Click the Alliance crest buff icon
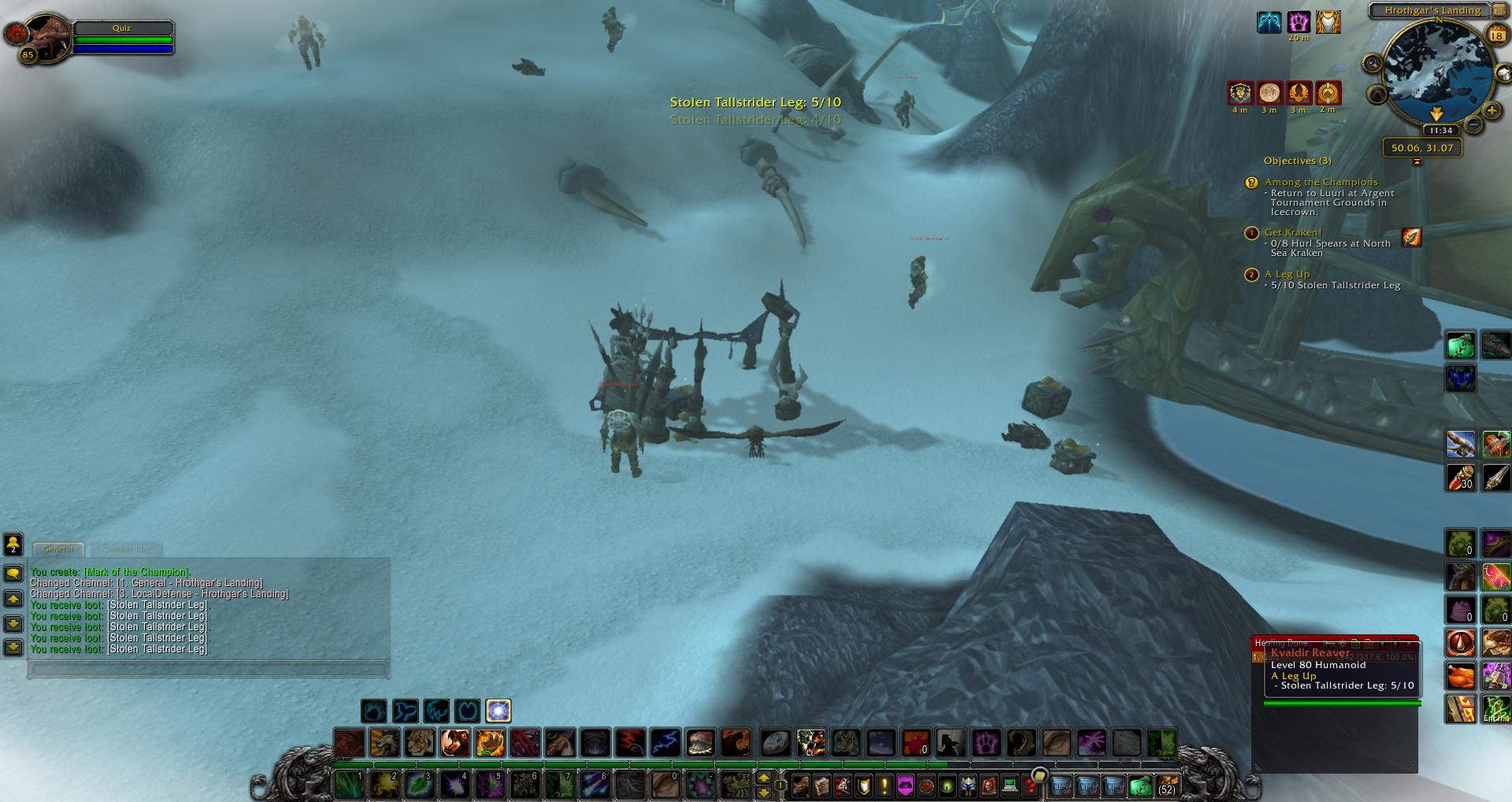 click(1240, 93)
